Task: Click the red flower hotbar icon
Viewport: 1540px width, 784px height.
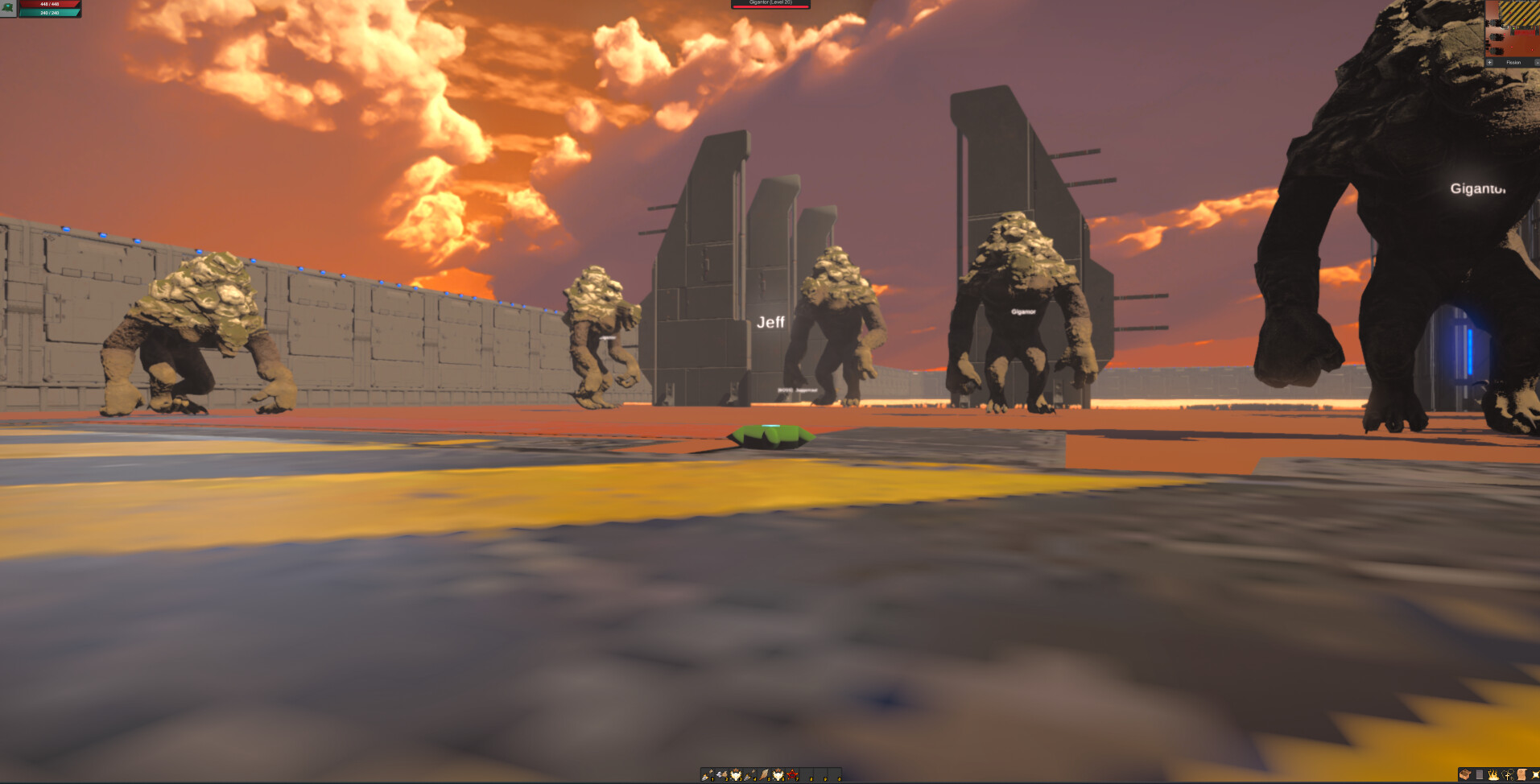Action: (792, 774)
